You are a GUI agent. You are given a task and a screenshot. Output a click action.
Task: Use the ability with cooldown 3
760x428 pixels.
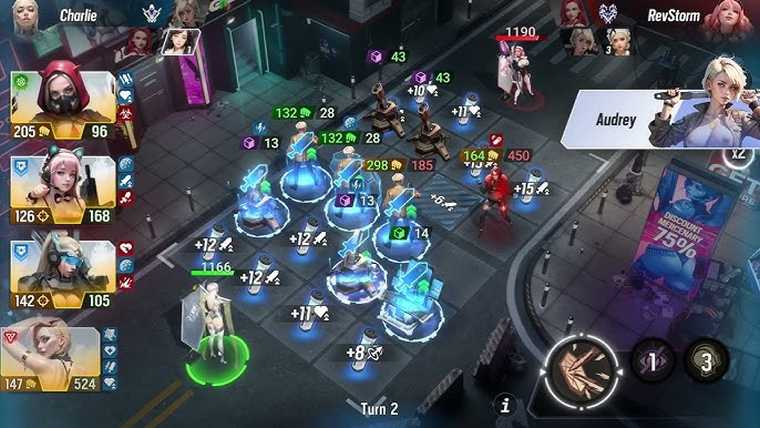pyautogui.click(x=706, y=362)
